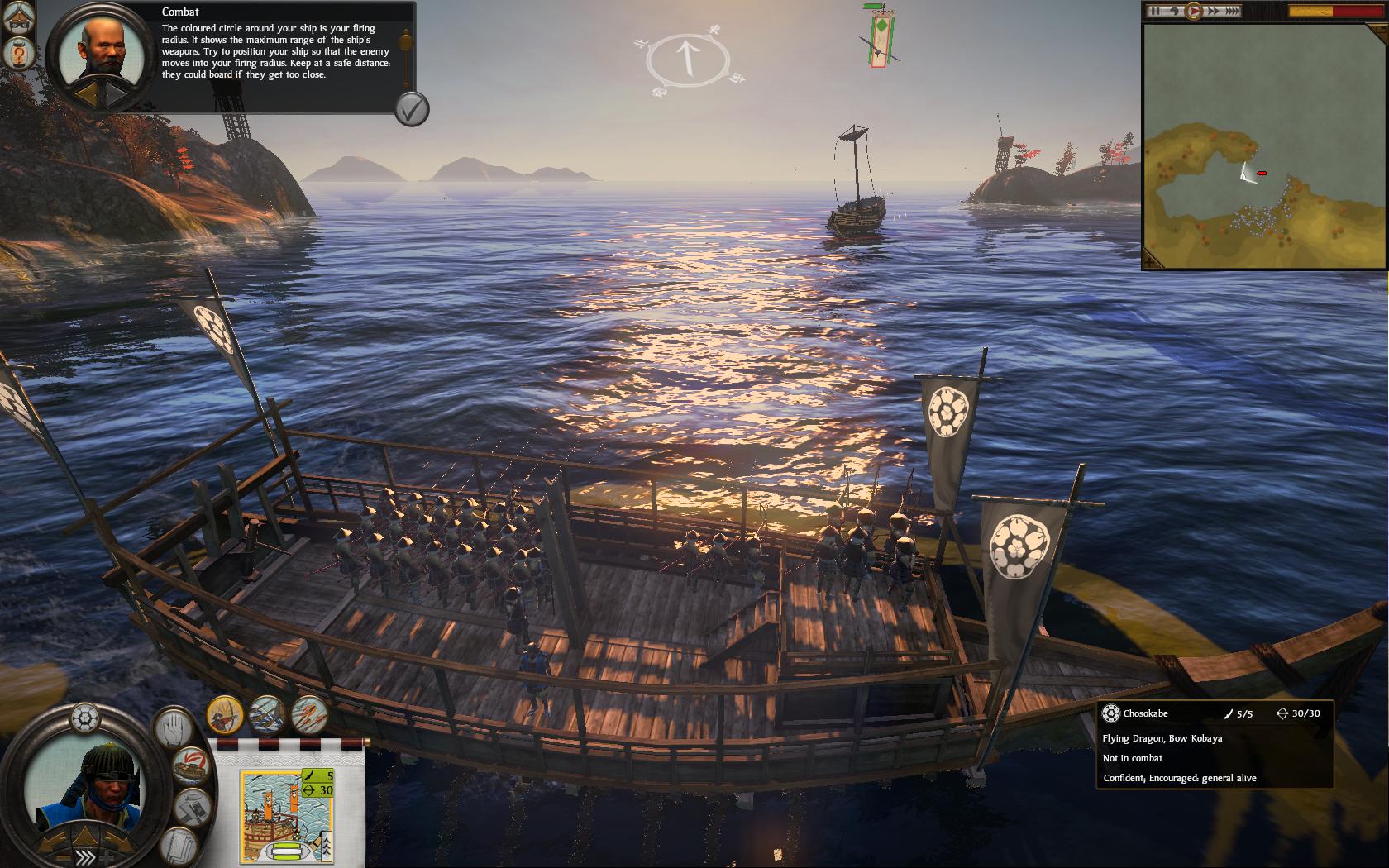Activate the ship with oars ability icon
Image resolution: width=1389 pixels, height=868 pixels.
[266, 713]
